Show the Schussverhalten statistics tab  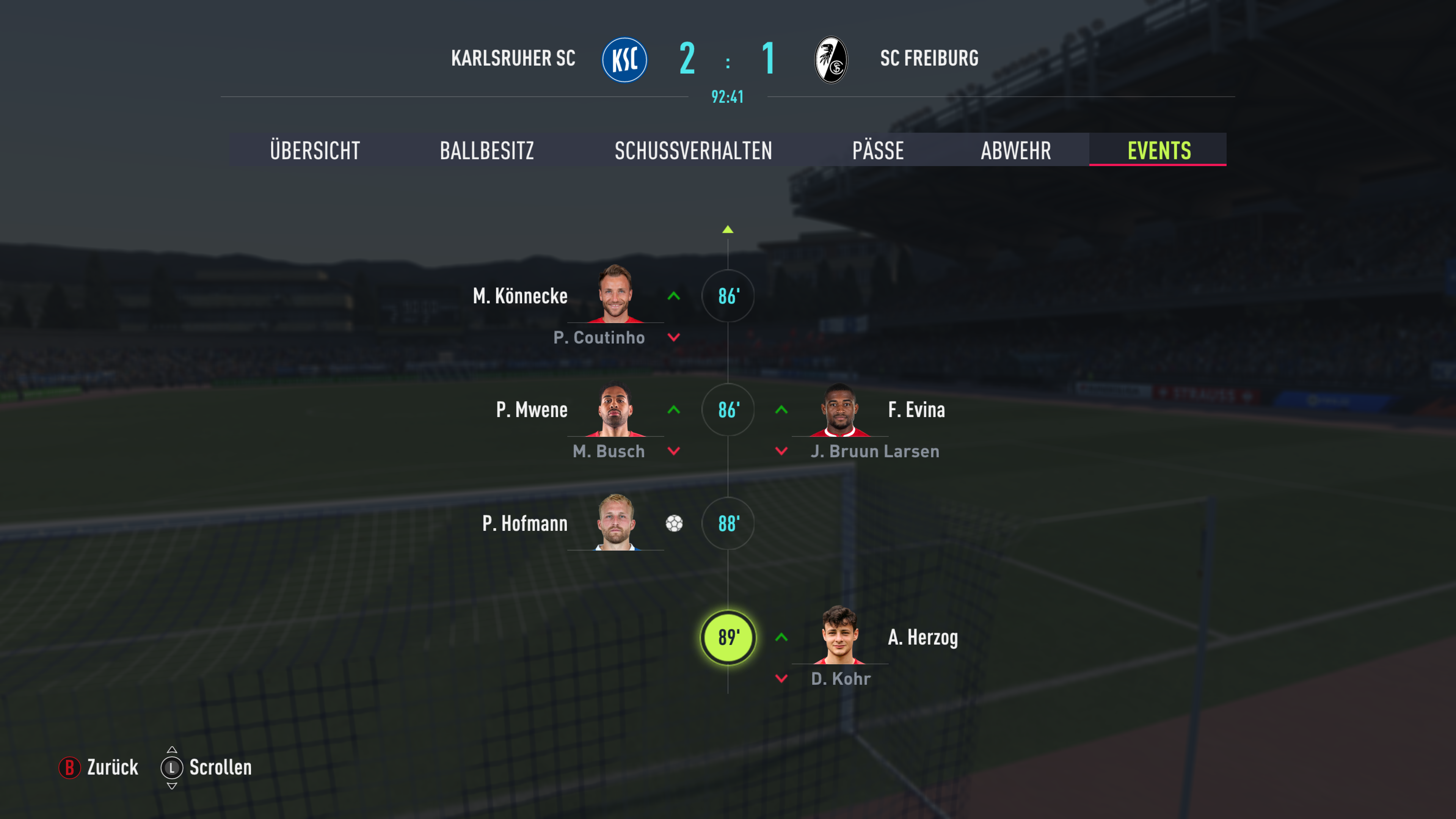coord(693,151)
